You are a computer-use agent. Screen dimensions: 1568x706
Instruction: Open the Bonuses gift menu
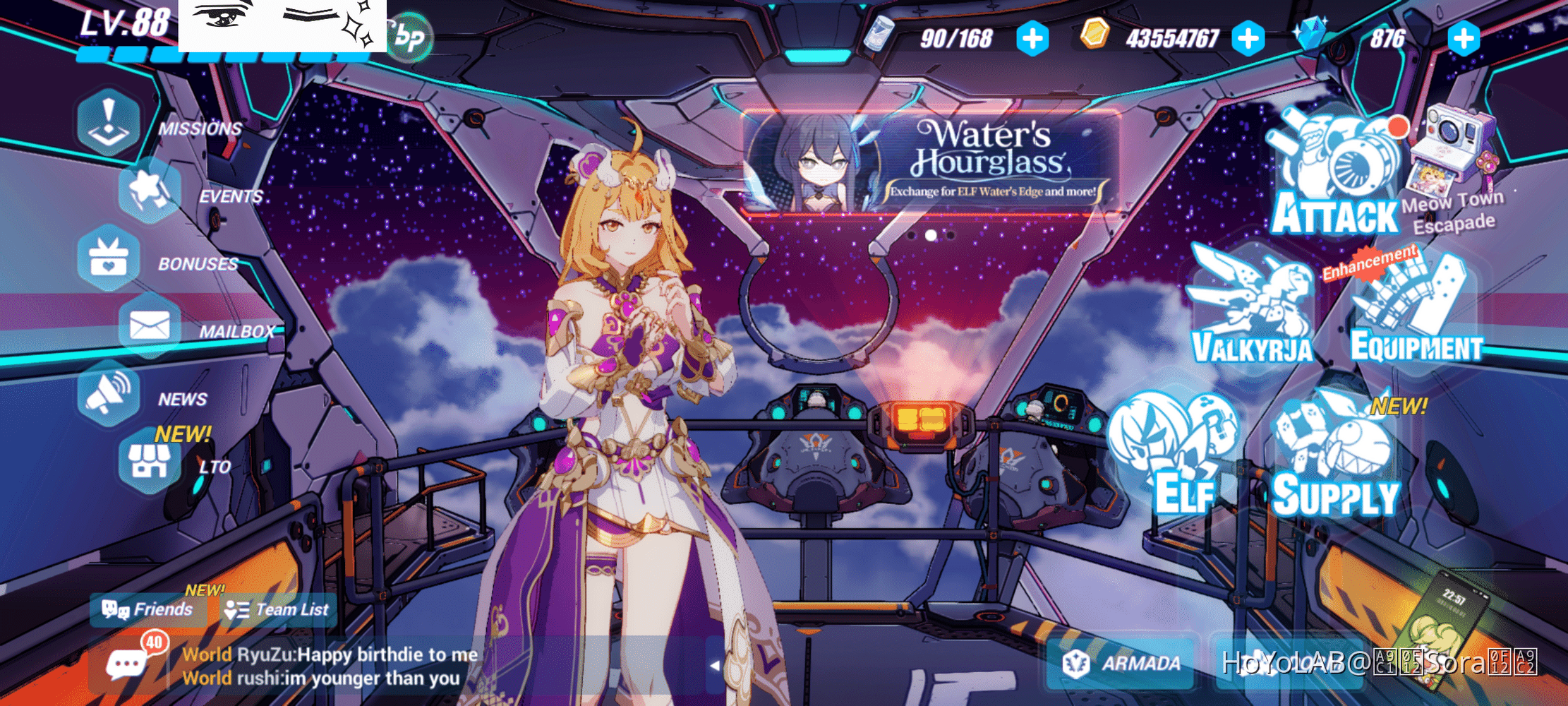[109, 258]
